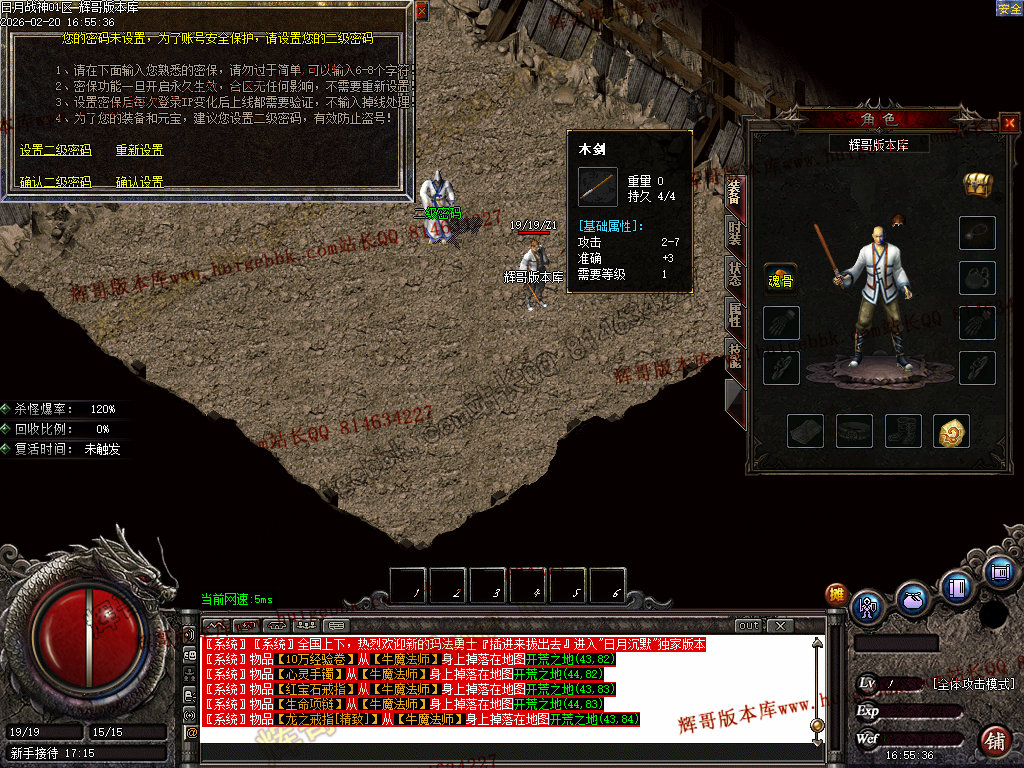This screenshot has height=768, width=1024.
Task: Select the golden medal equipment slot
Action: 951,431
